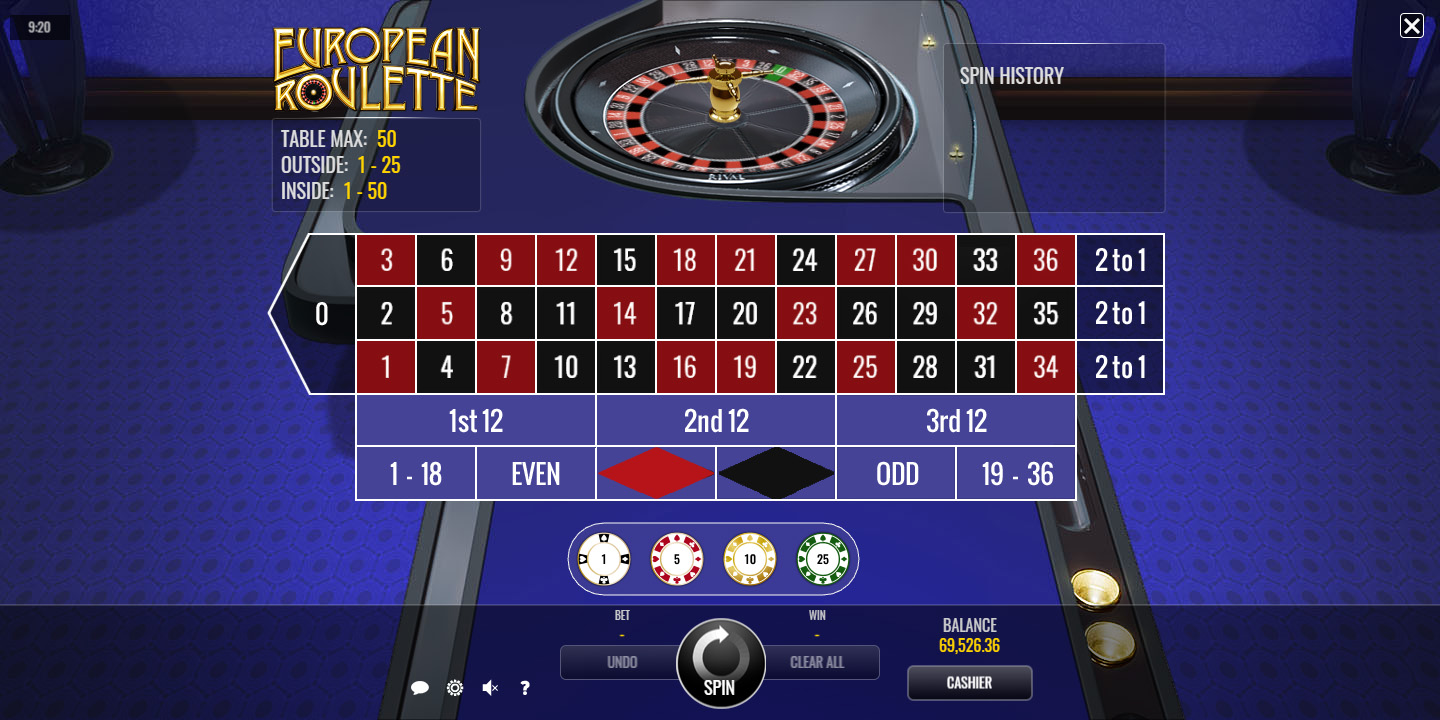The image size is (1440, 720).
Task: Undo the last bet
Action: [621, 662]
